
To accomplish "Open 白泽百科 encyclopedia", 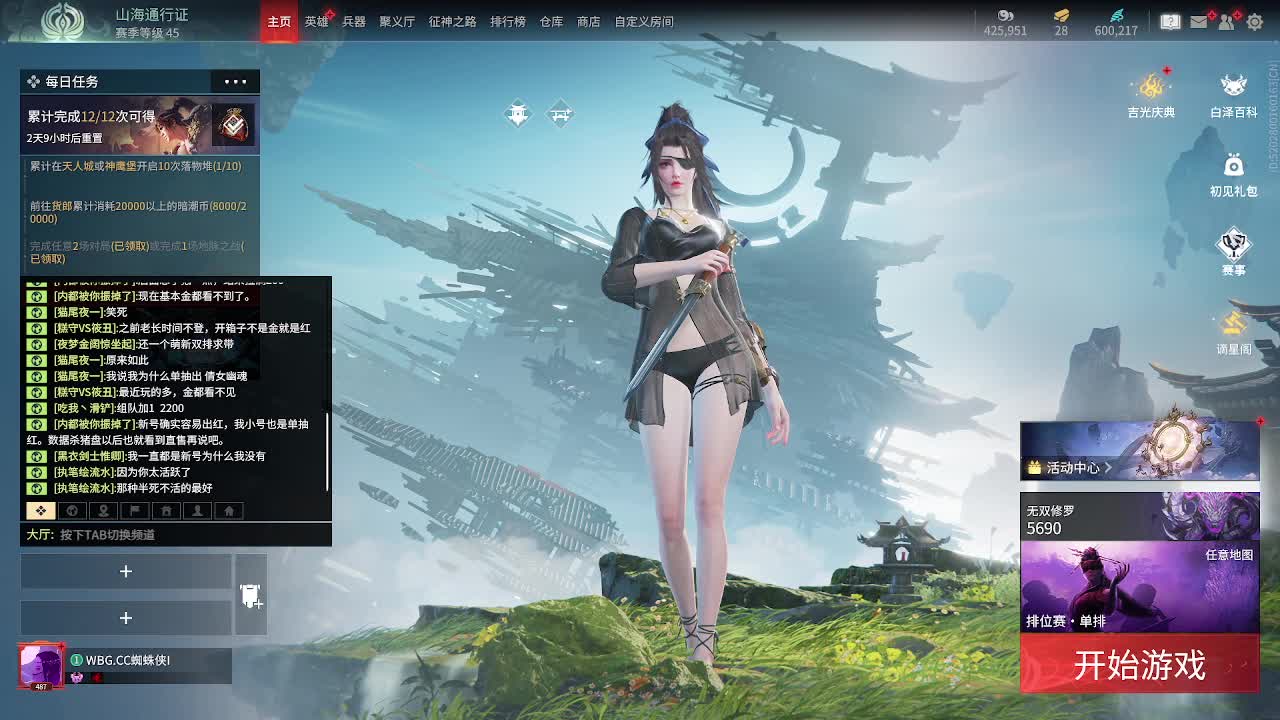I will point(1233,95).
